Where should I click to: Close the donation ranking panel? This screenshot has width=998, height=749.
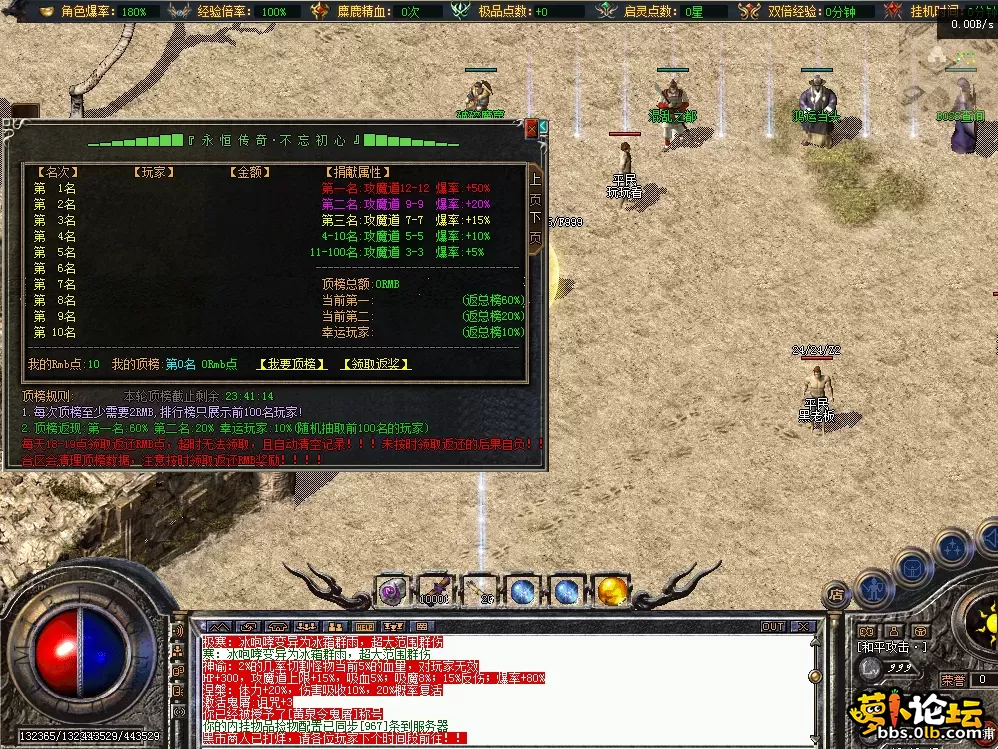point(531,128)
